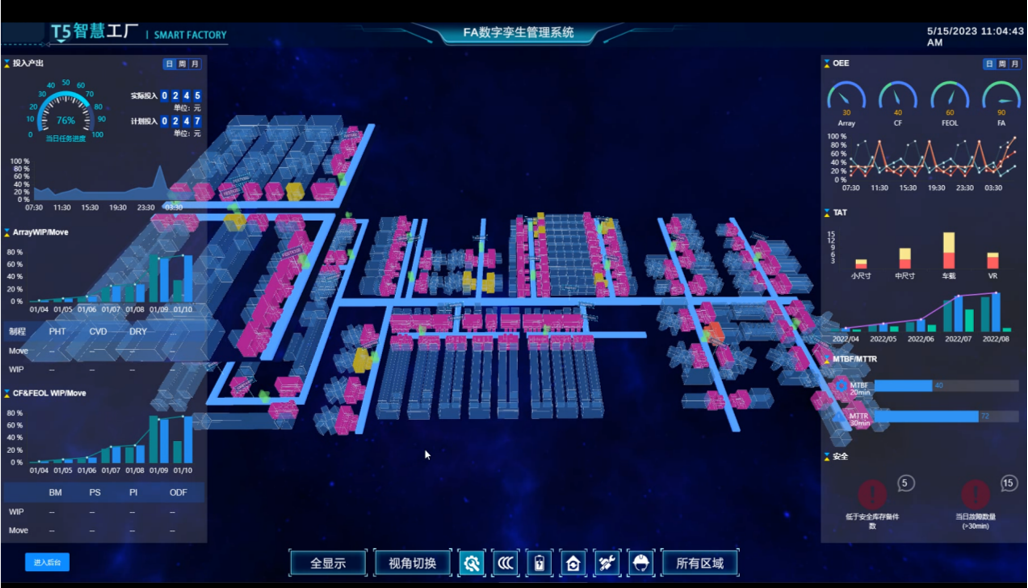Choose the DRY process column header
The image size is (1028, 588).
point(138,331)
